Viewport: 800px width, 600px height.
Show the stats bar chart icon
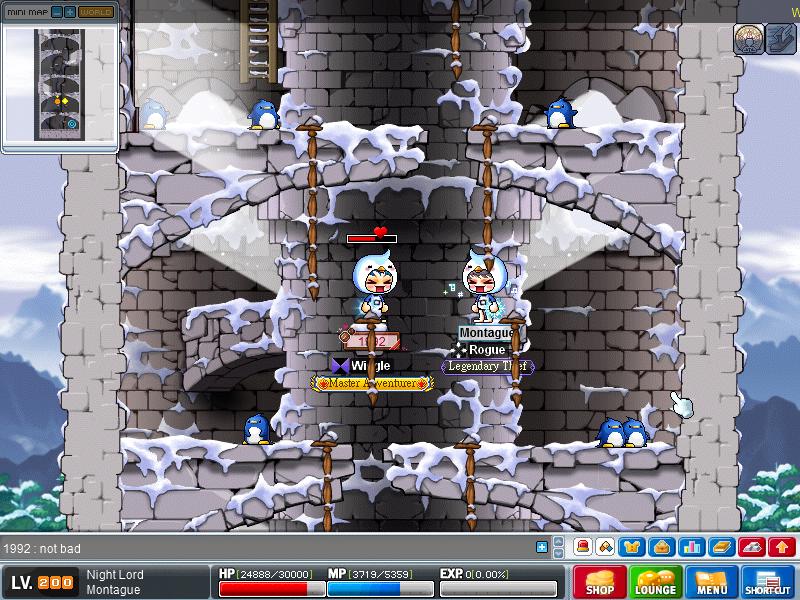pos(689,547)
